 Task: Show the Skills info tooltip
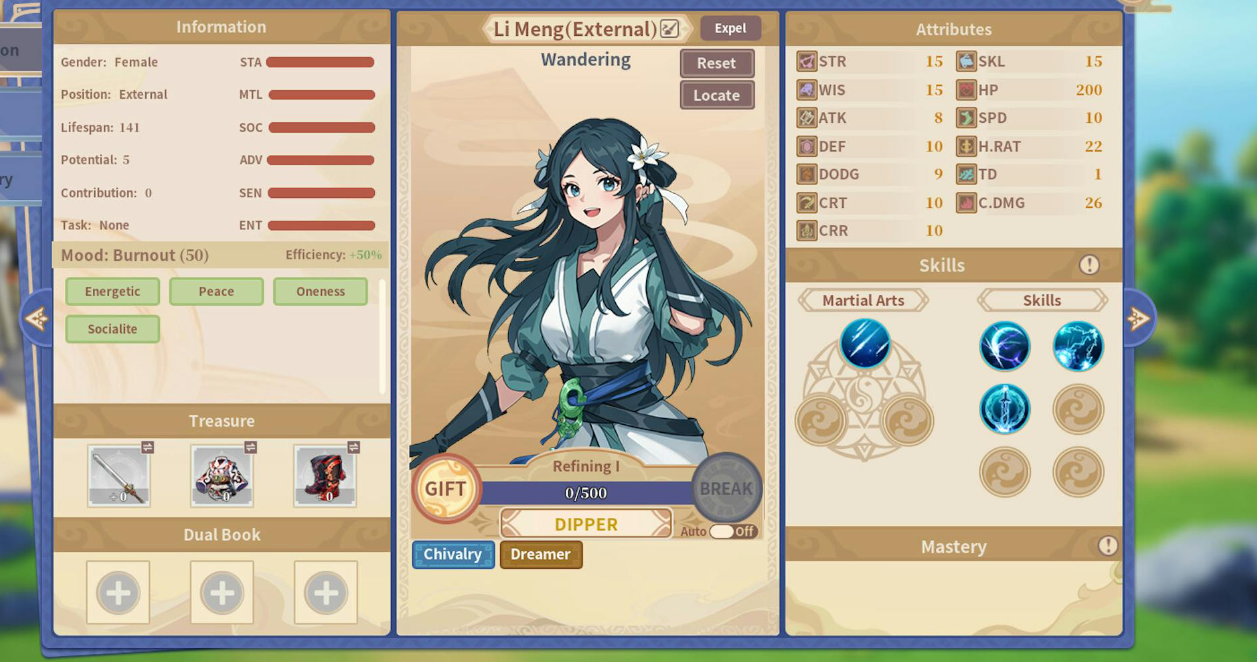coord(1089,265)
